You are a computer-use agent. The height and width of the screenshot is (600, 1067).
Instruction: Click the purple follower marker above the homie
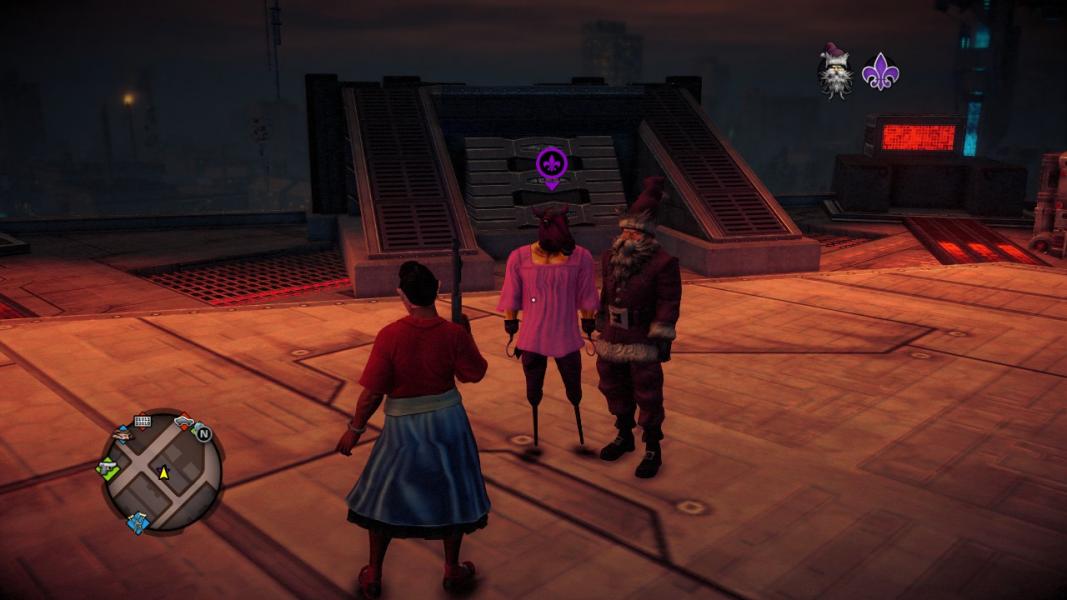[551, 165]
